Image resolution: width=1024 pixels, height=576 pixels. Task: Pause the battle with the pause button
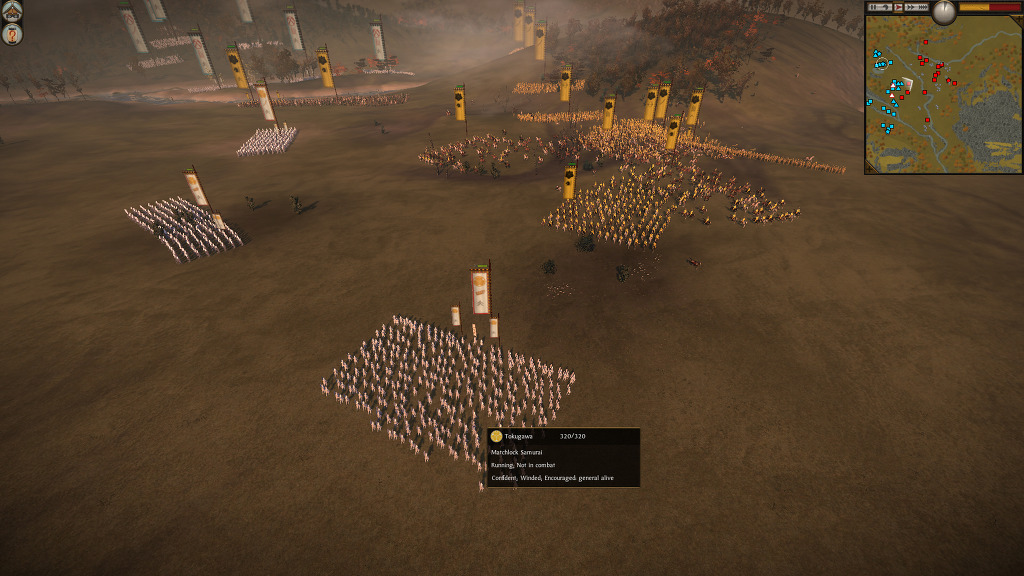pyautogui.click(x=874, y=7)
